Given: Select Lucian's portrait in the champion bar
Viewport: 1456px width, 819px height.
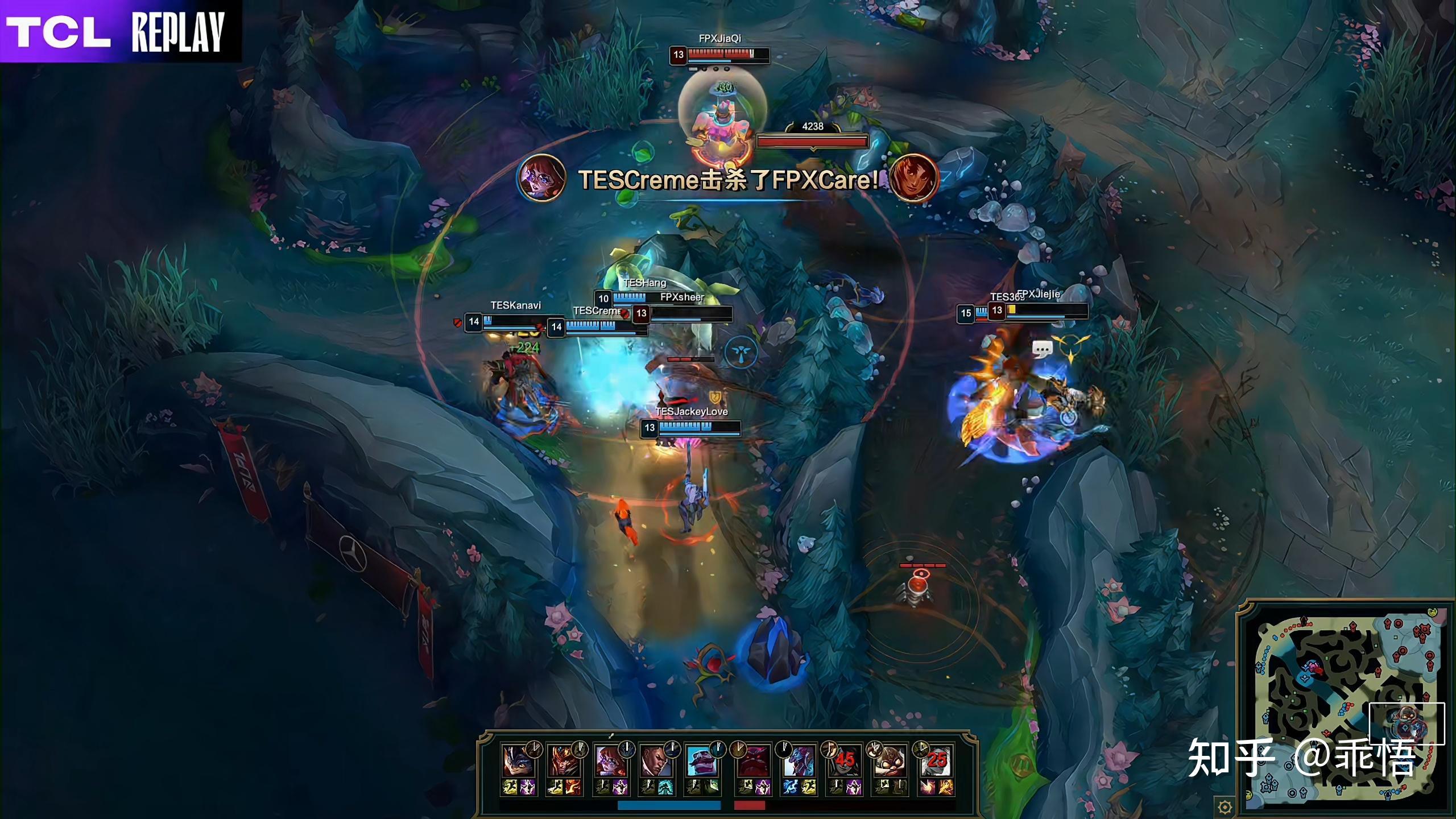Looking at the screenshot, I should tap(655, 762).
